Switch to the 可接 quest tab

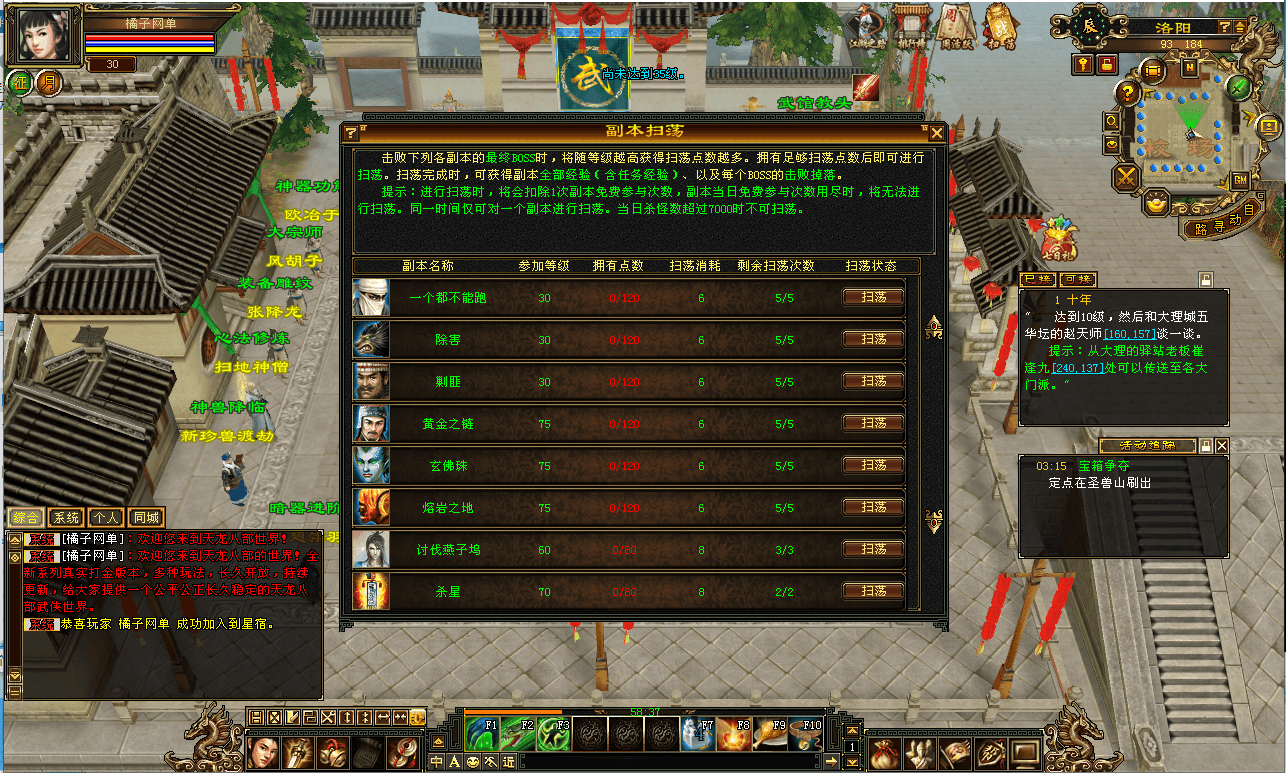1078,279
